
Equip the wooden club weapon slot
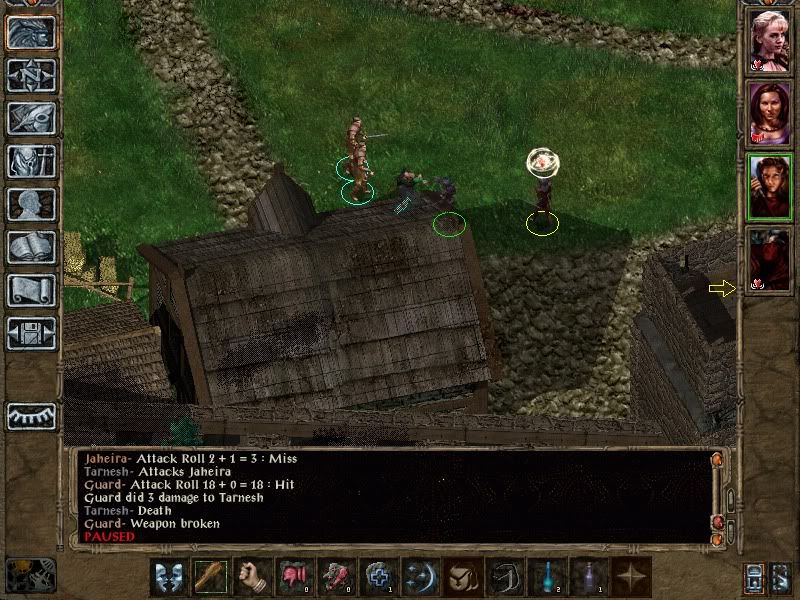tap(210, 577)
